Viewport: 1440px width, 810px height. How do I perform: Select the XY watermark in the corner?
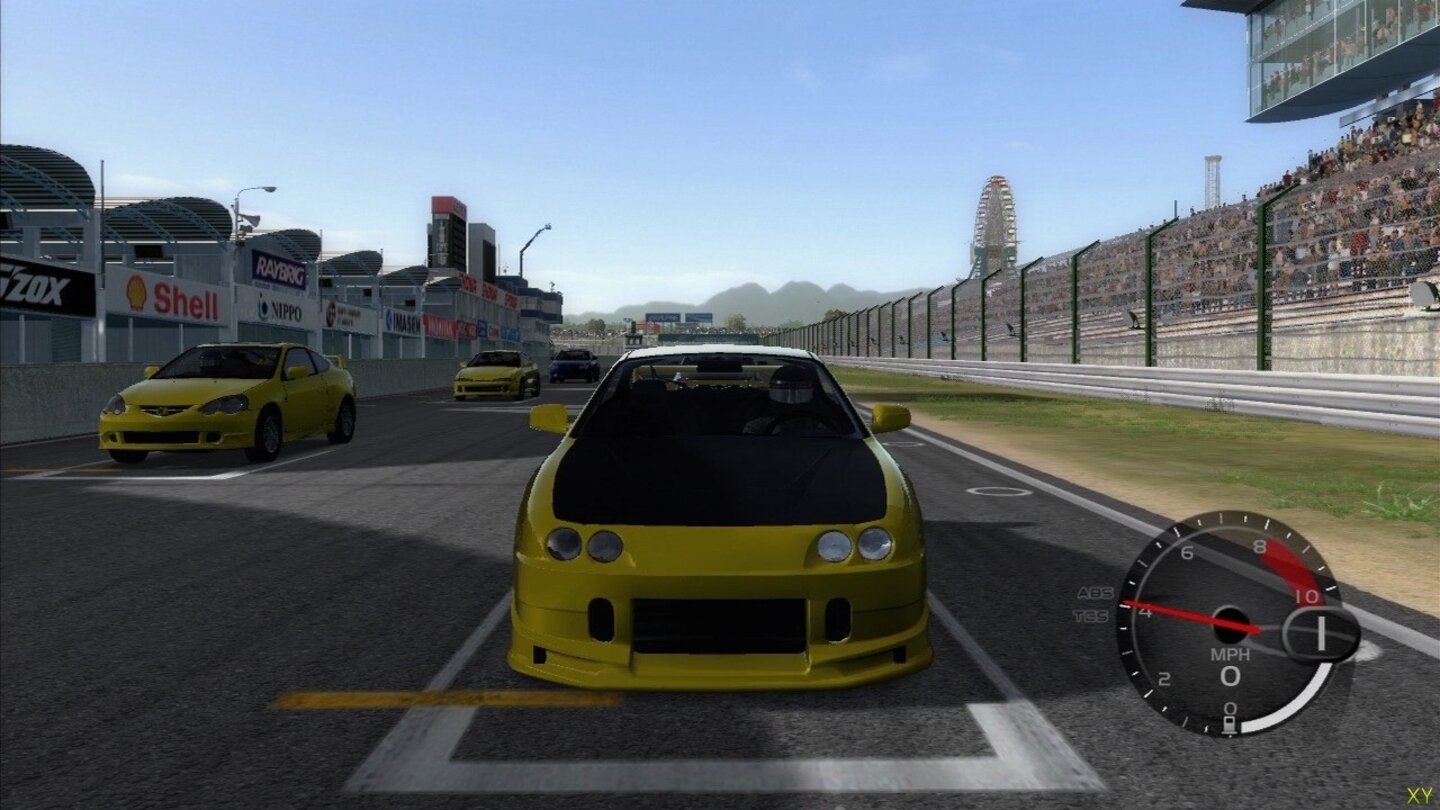(1418, 797)
